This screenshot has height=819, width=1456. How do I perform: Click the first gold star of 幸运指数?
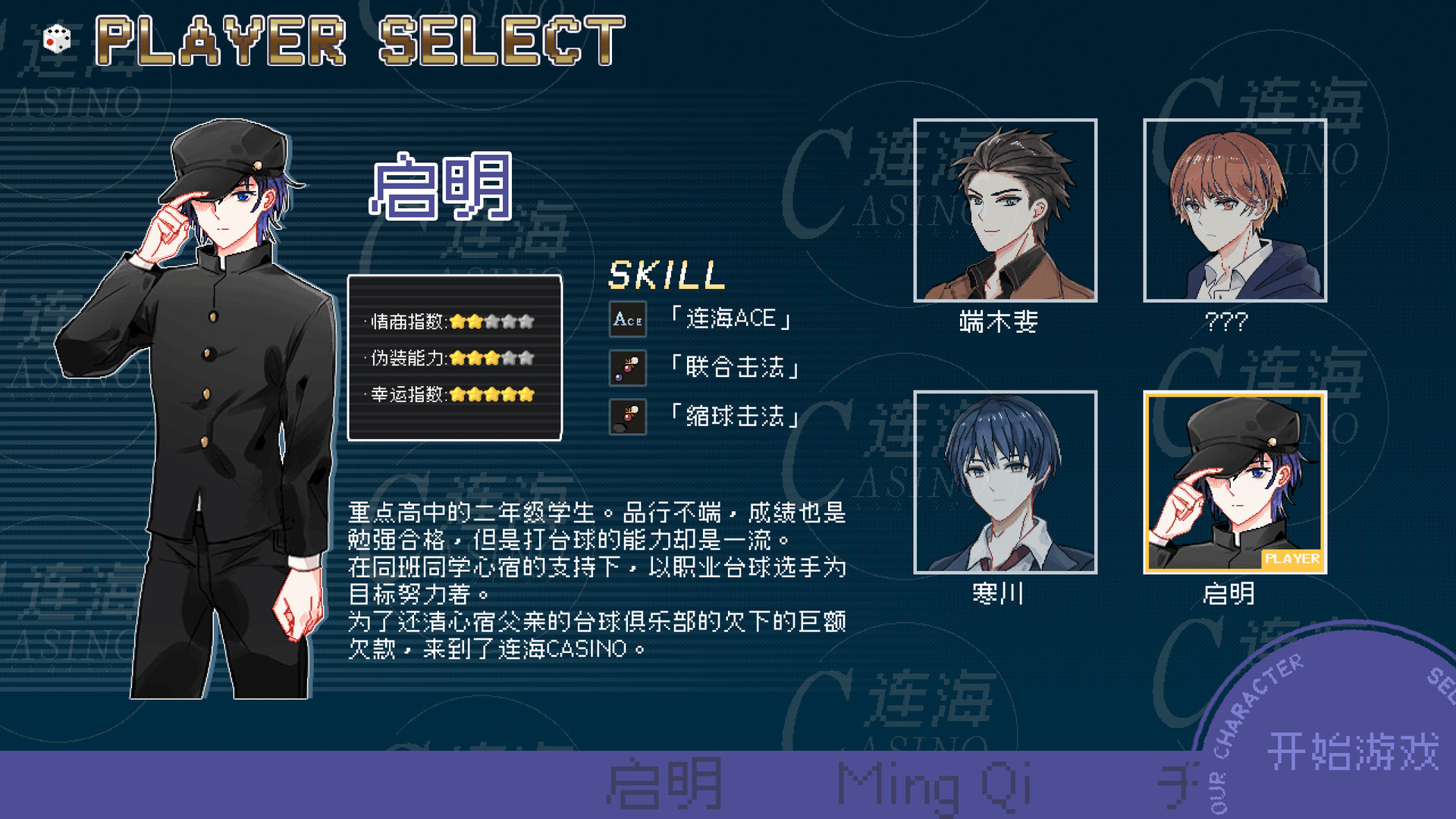coord(456,395)
